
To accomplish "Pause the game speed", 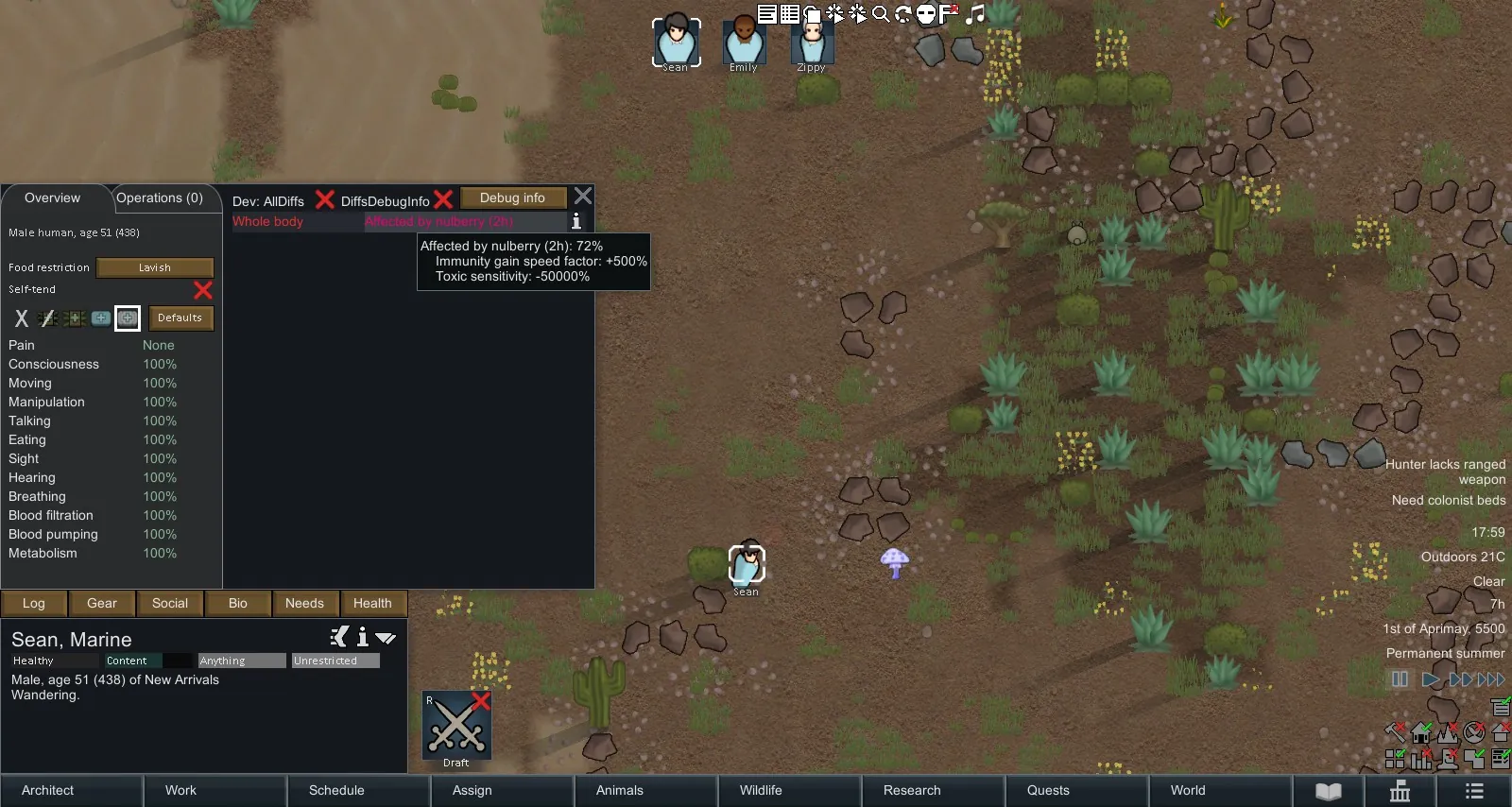I will (1400, 678).
